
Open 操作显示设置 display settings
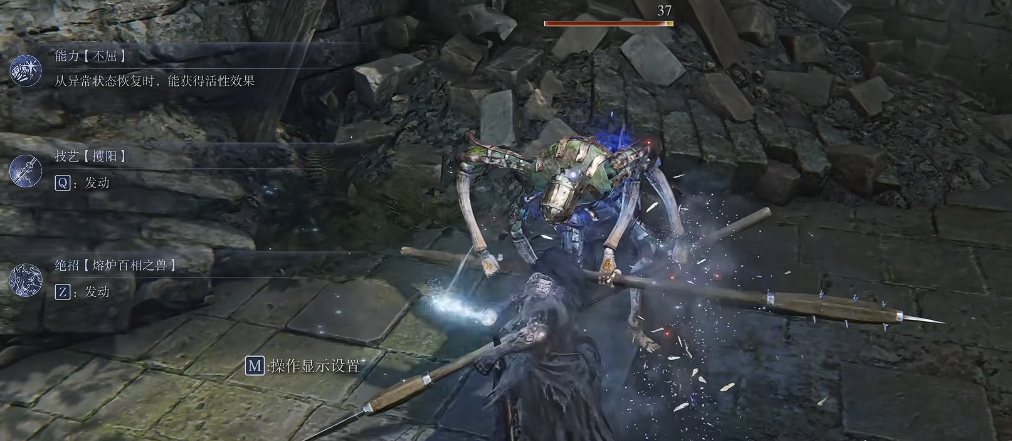304,366
